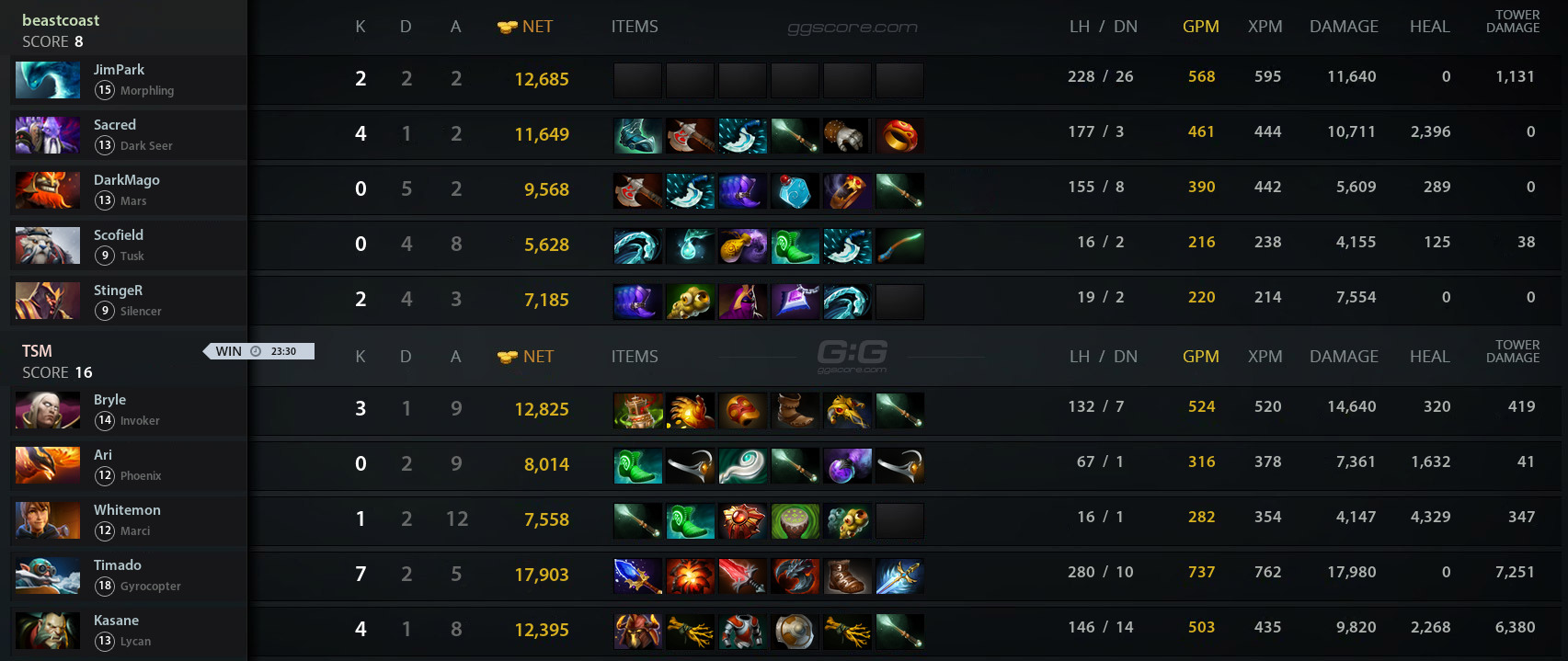1568x661 pixels.
Task: Inspect Dark Seer's Soul Ring item
Action: [x=899, y=135]
